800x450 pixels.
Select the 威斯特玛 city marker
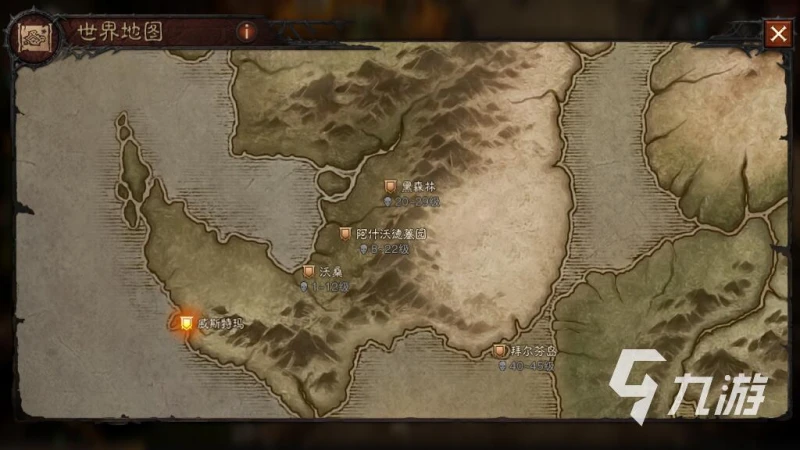pos(186,322)
